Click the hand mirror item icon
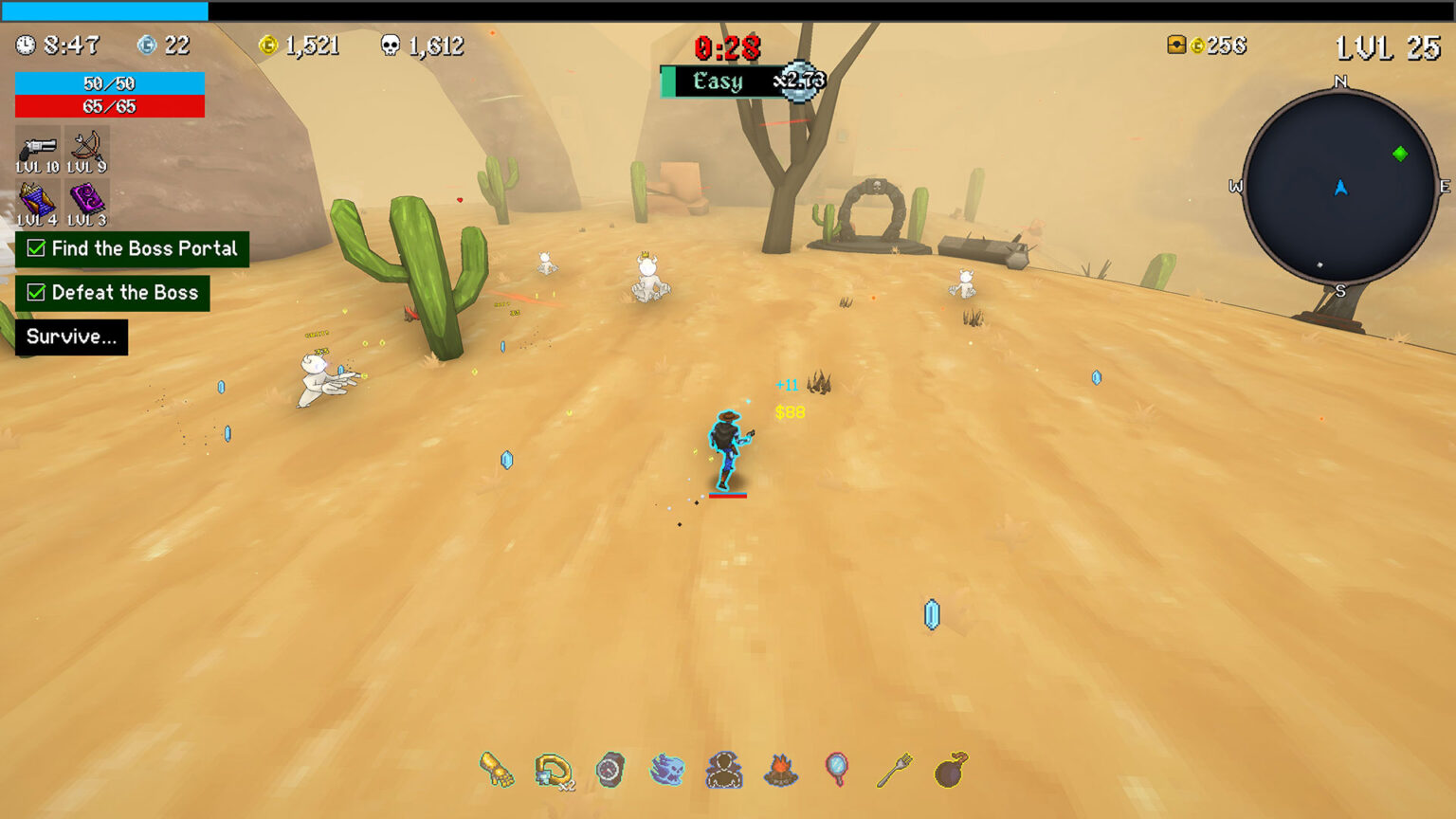This screenshot has height=819, width=1456. 837,770
